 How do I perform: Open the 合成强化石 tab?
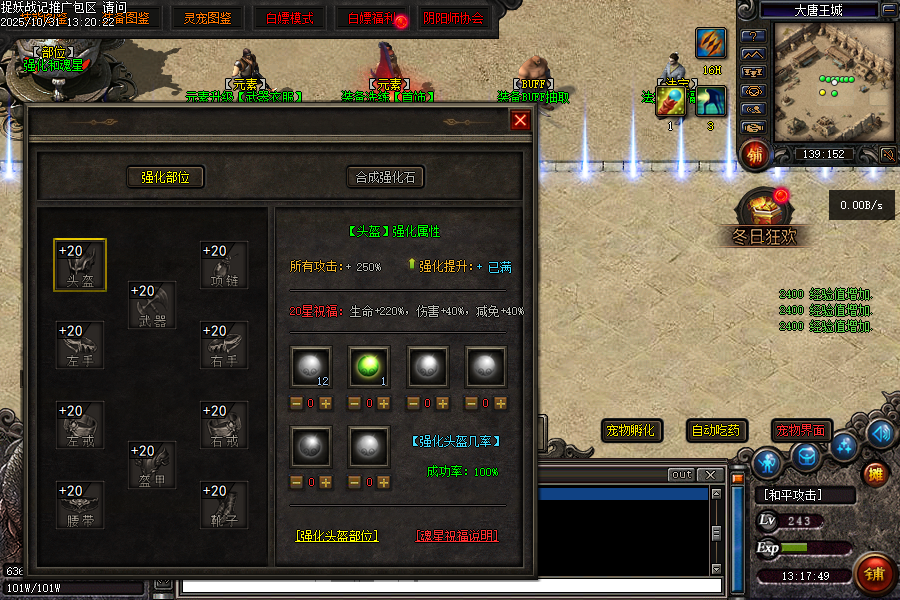pyautogui.click(x=385, y=177)
